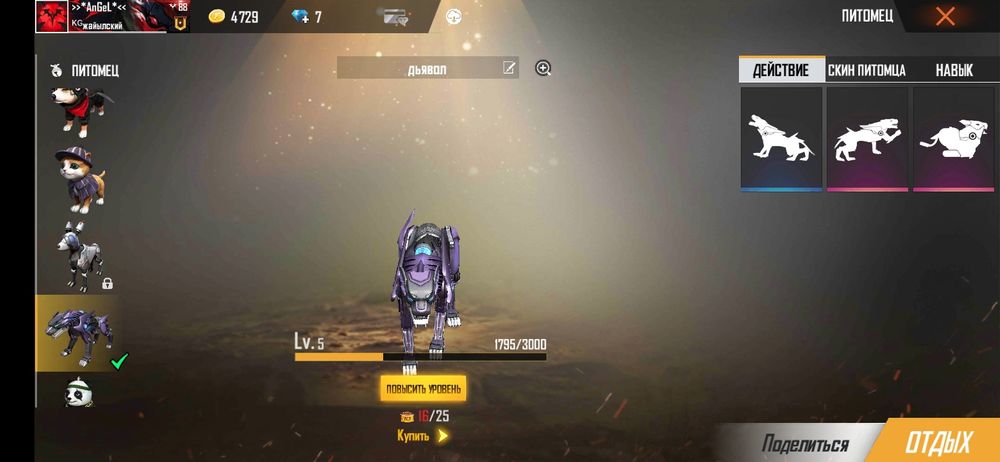Add diamonds via the diamond counter
Screen dimensions: 1000x462
point(305,17)
